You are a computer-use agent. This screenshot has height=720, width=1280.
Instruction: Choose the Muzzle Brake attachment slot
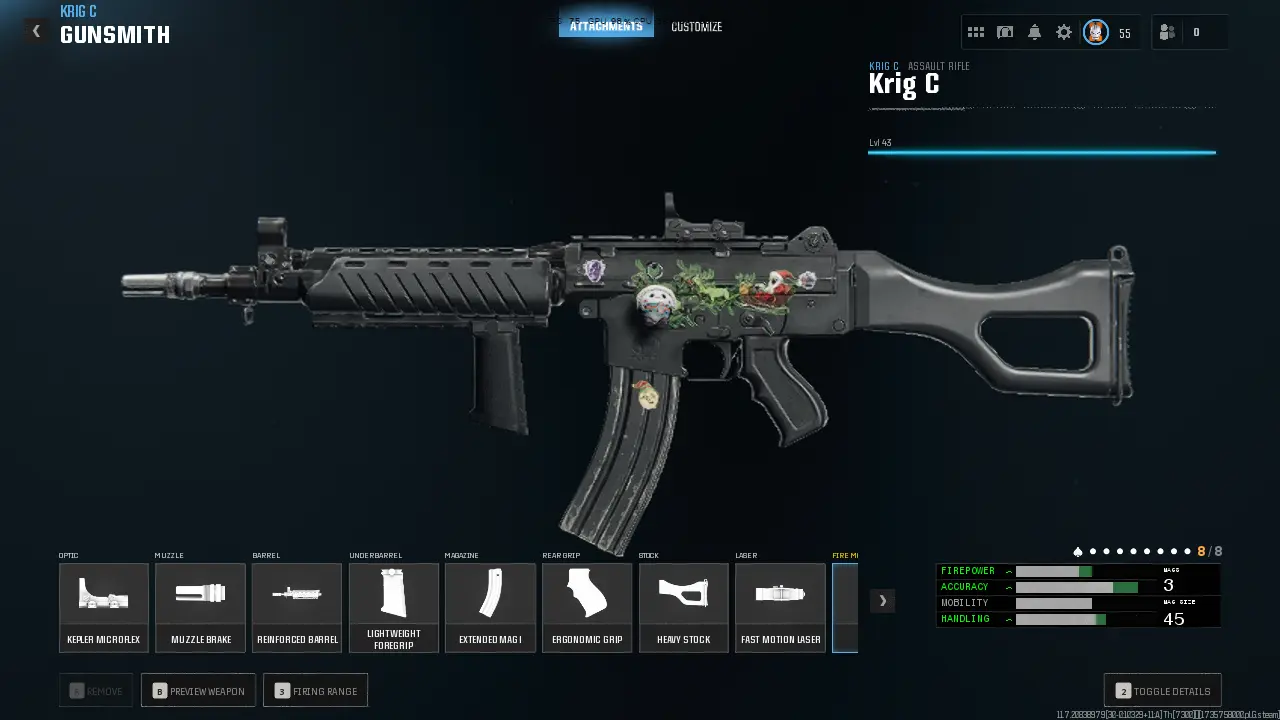pos(200,607)
